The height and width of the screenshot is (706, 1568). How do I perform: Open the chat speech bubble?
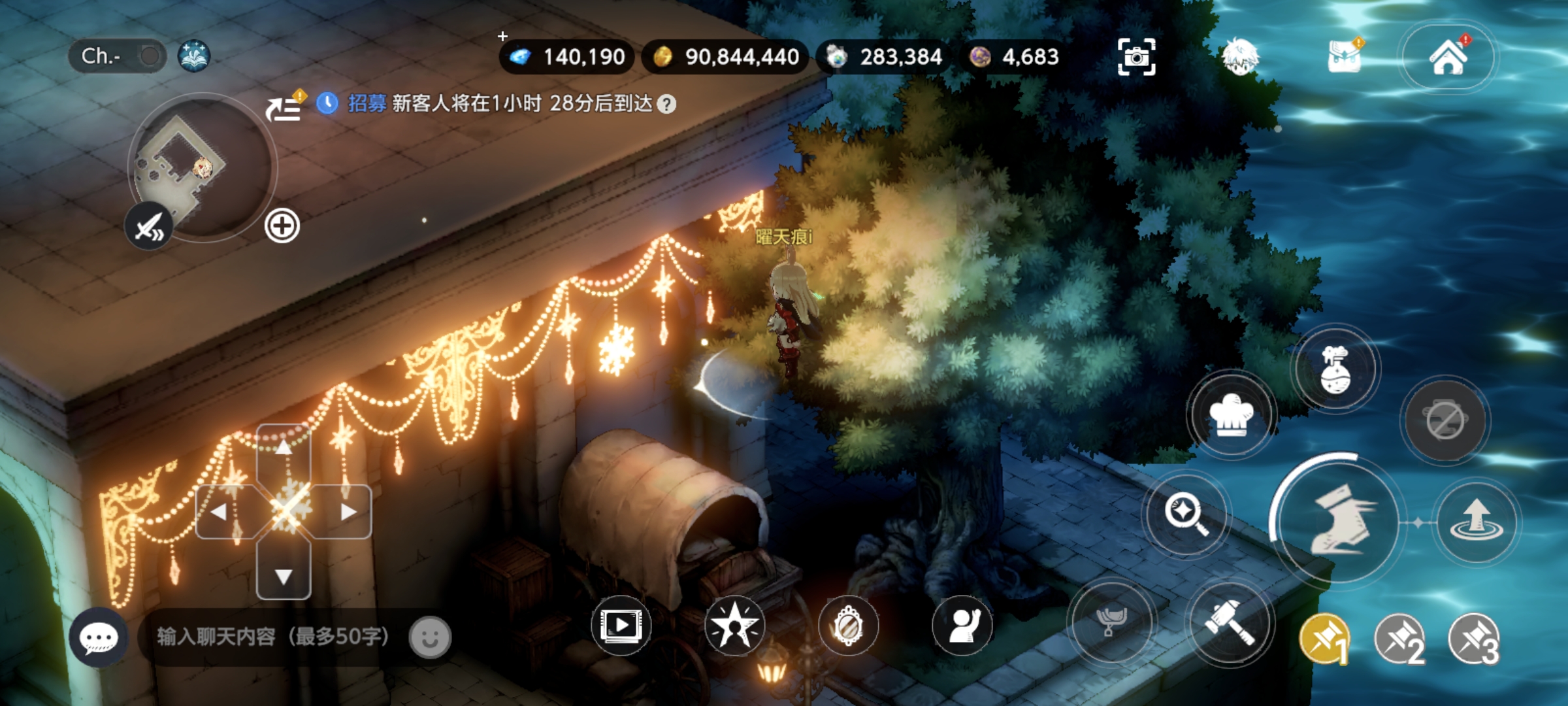click(98, 637)
